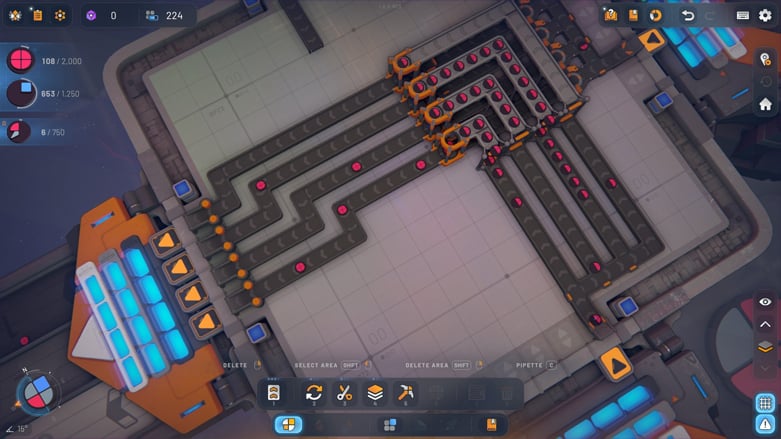
Task: Click the map marker waypoint button
Action: [766, 60]
